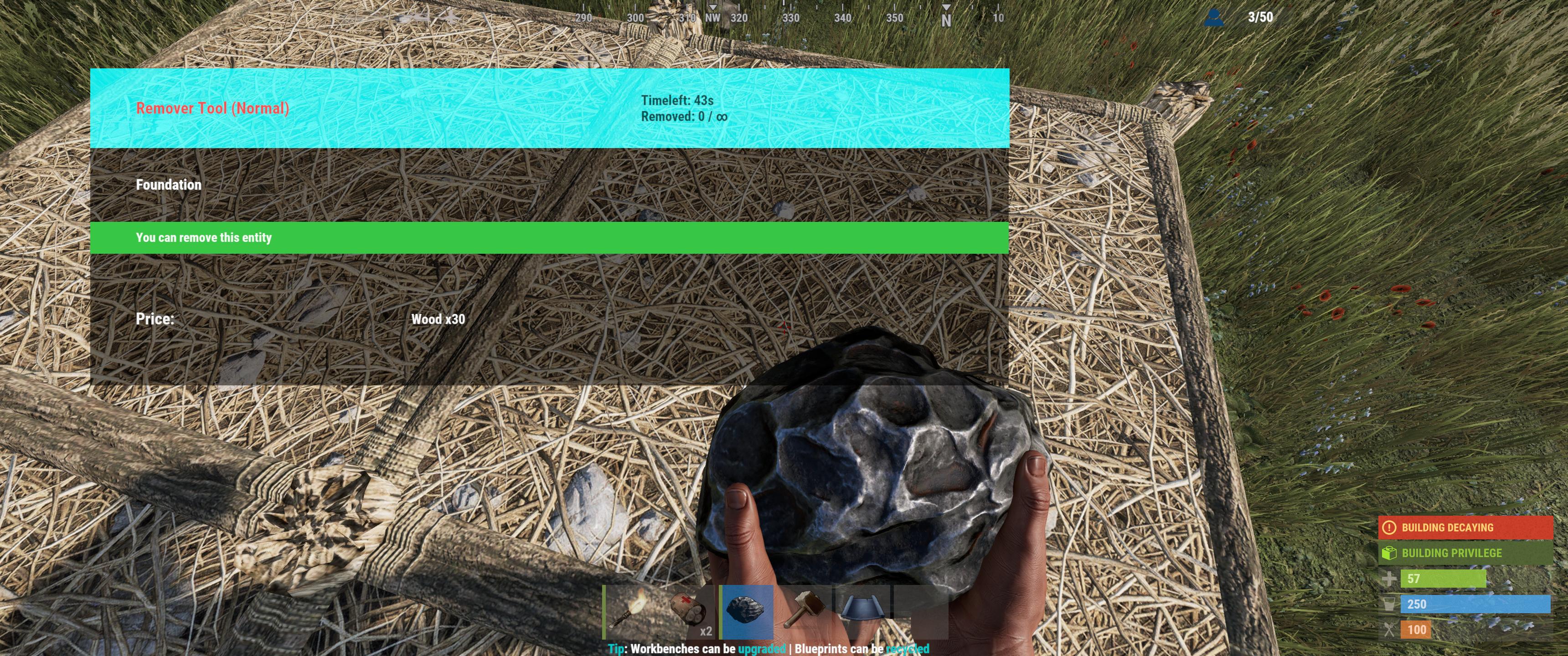Click the Remover Tool (Normal) header bar
This screenshot has width=1568, height=656.
[x=213, y=108]
